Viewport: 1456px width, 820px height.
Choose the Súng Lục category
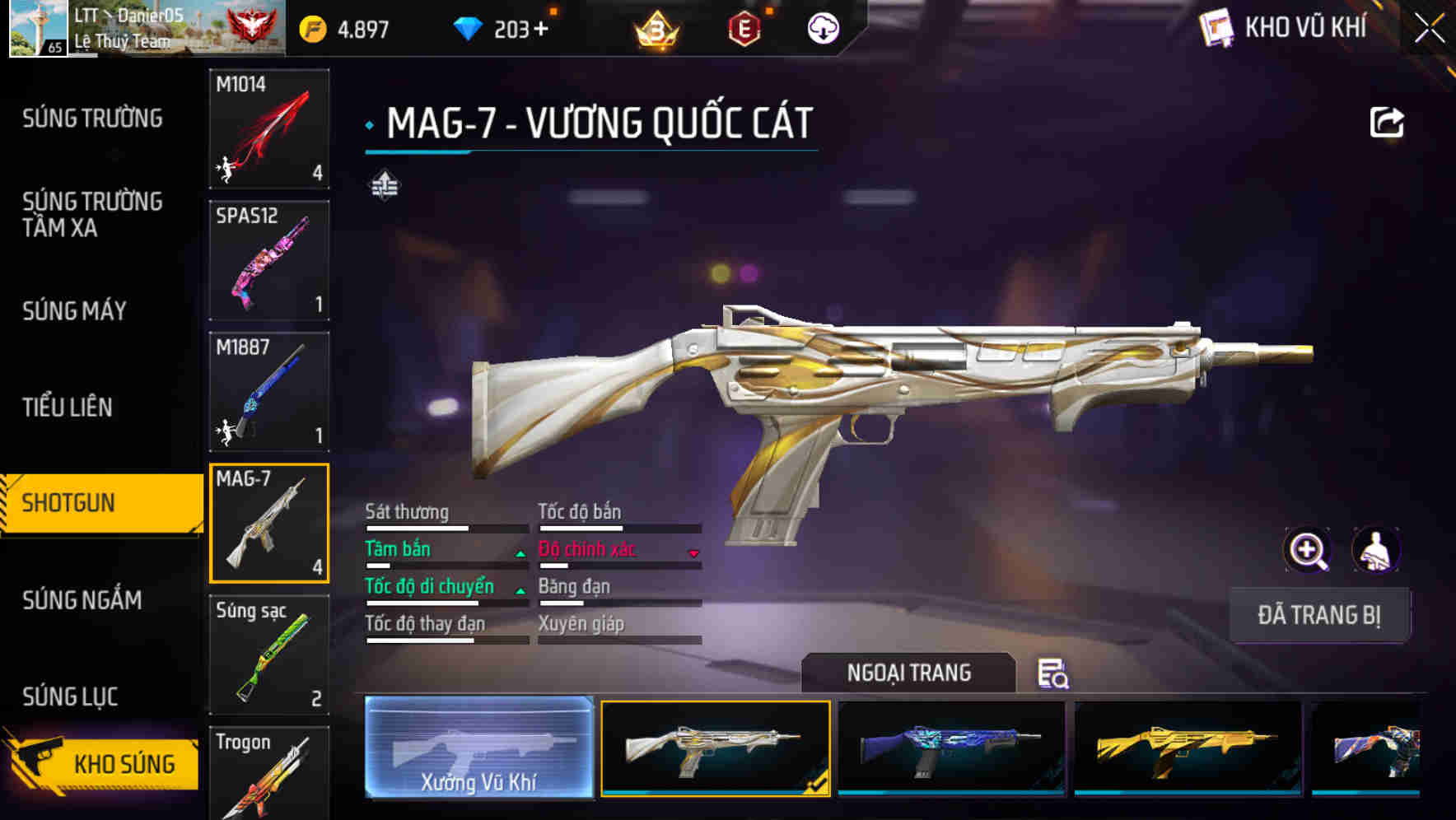[x=70, y=697]
